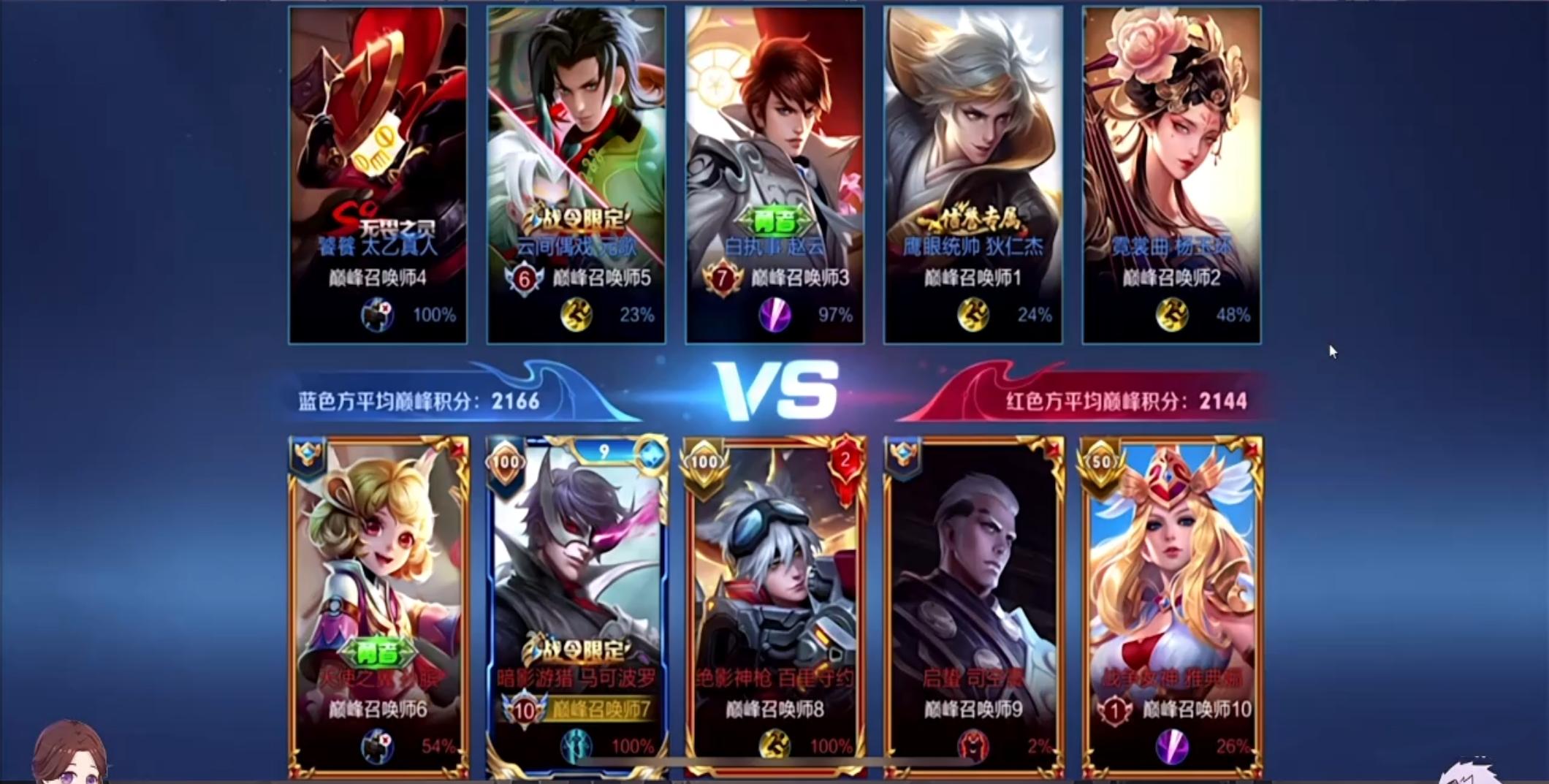Click the level 50 crest on 雅典娜's card
This screenshot has width=1549, height=784.
coord(1100,462)
